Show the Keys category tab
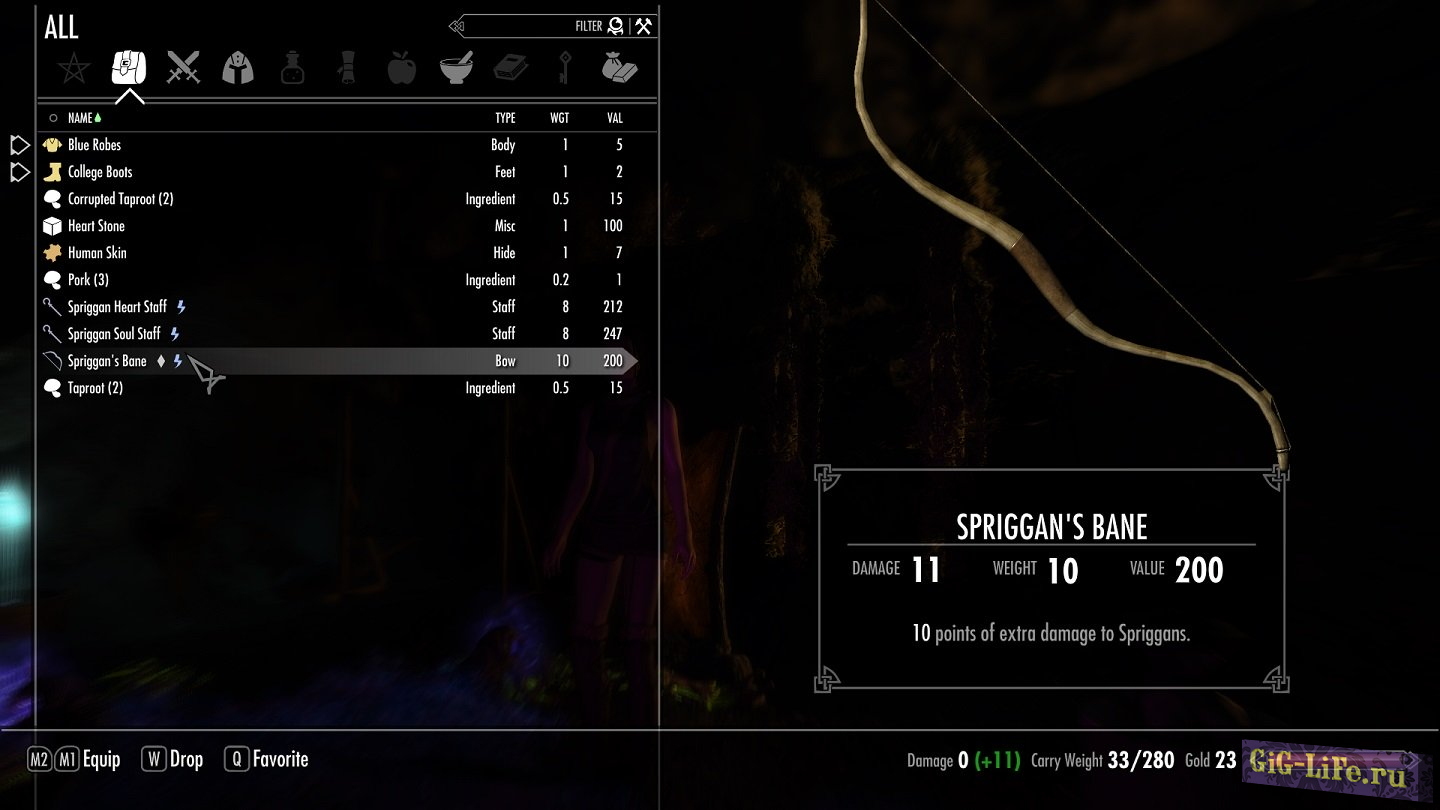 564,68
